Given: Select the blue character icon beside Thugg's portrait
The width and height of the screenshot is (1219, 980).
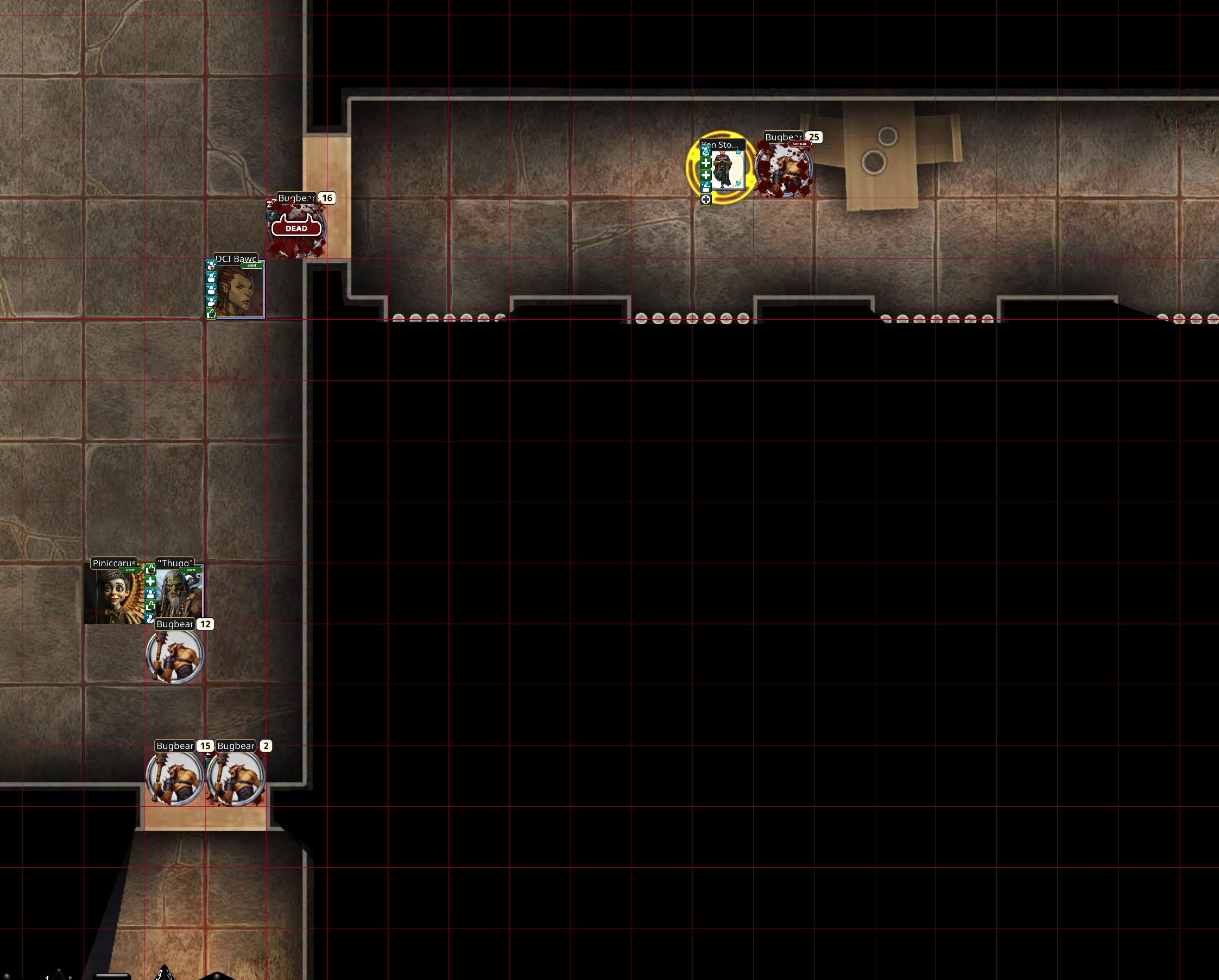Looking at the screenshot, I should tap(150, 595).
